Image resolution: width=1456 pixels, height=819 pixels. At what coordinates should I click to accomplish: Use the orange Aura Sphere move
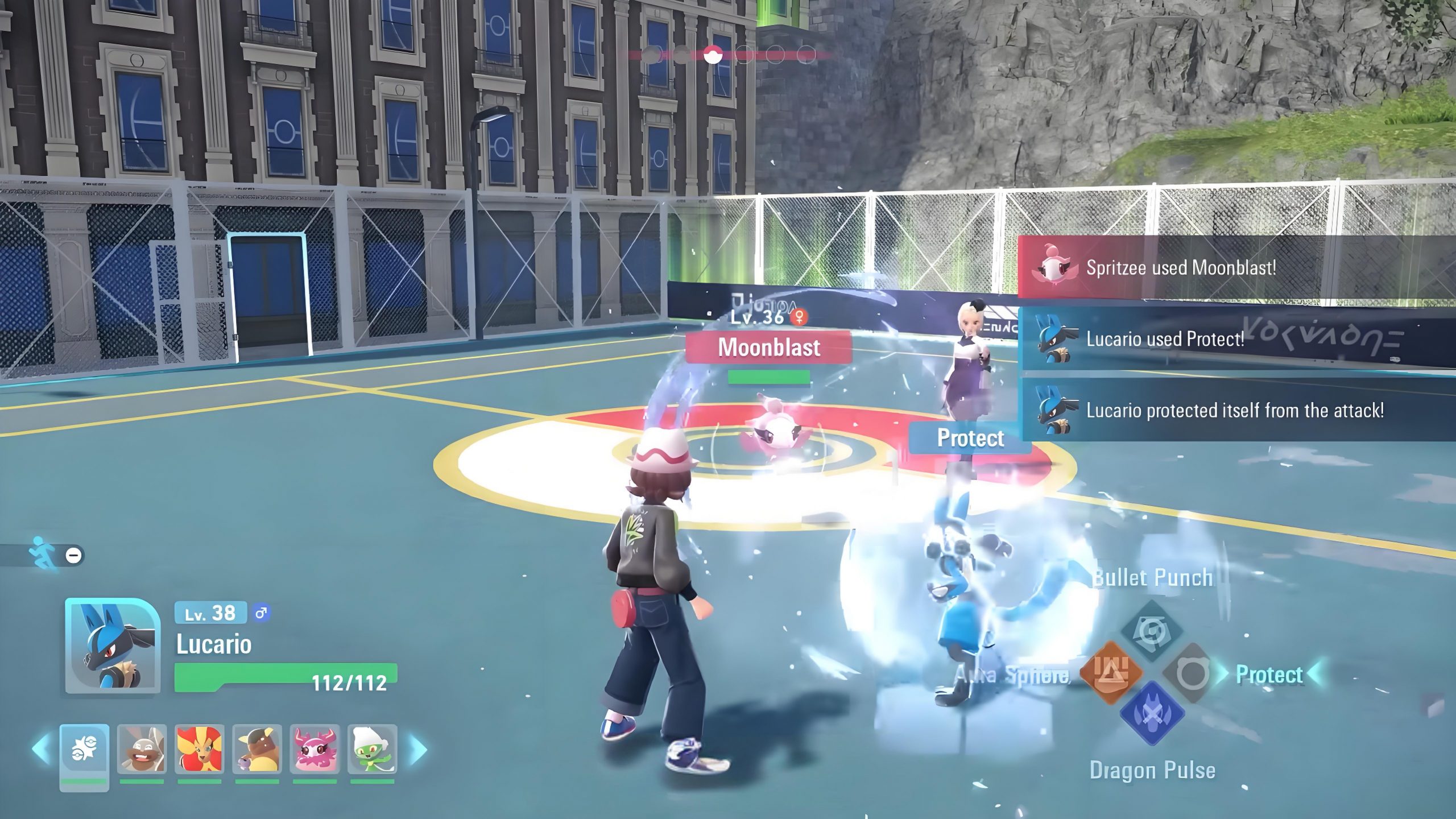(1111, 673)
